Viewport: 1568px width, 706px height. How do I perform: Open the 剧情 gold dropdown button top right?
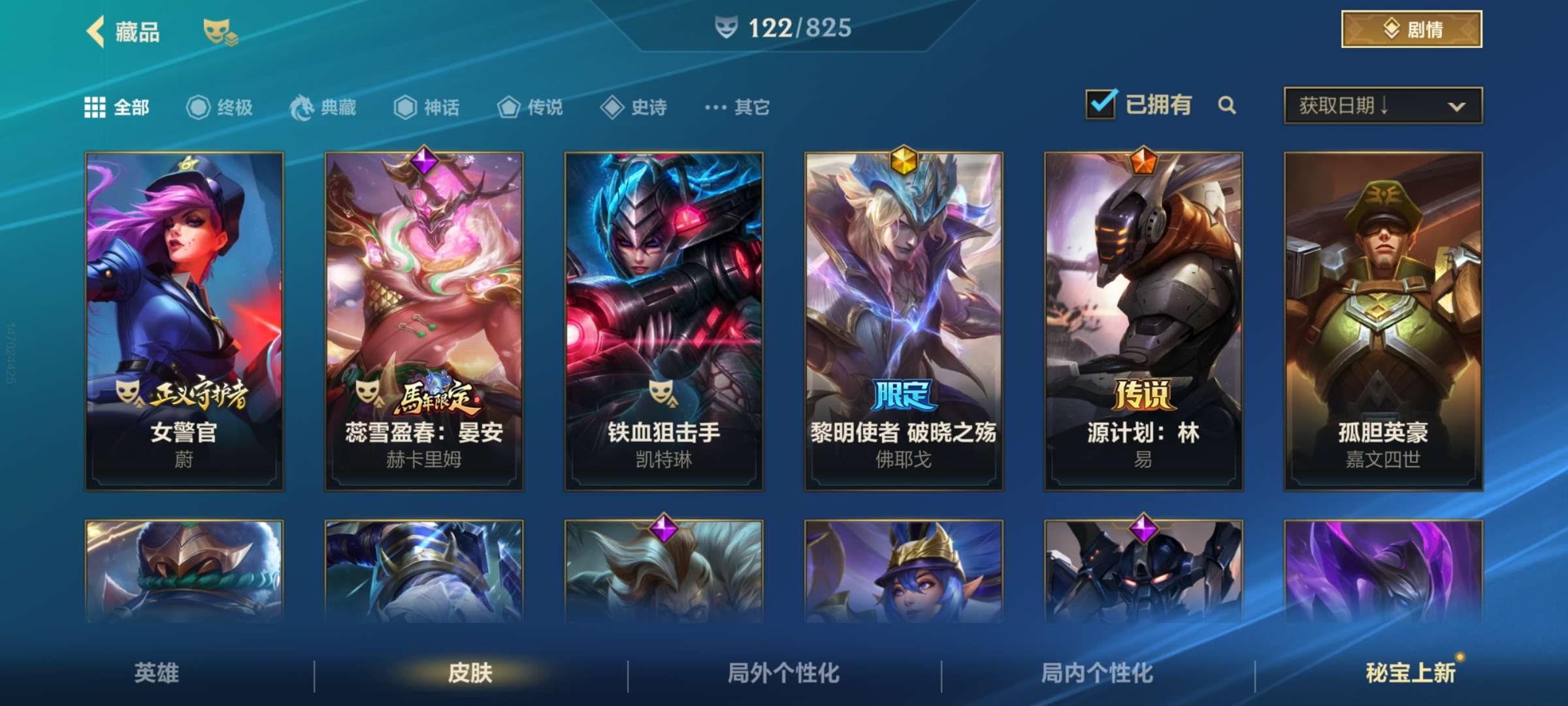click(x=1409, y=29)
